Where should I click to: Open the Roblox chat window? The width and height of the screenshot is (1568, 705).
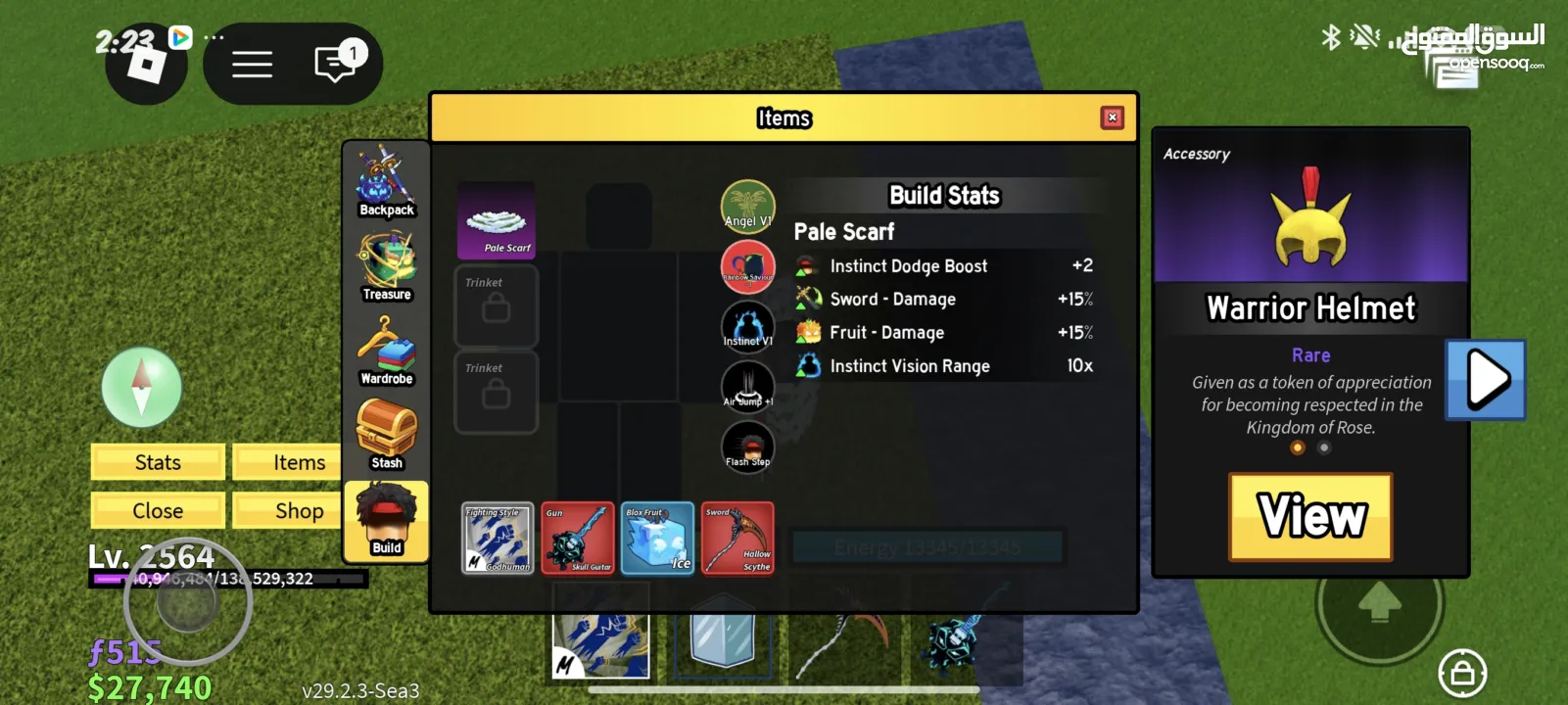click(x=335, y=64)
